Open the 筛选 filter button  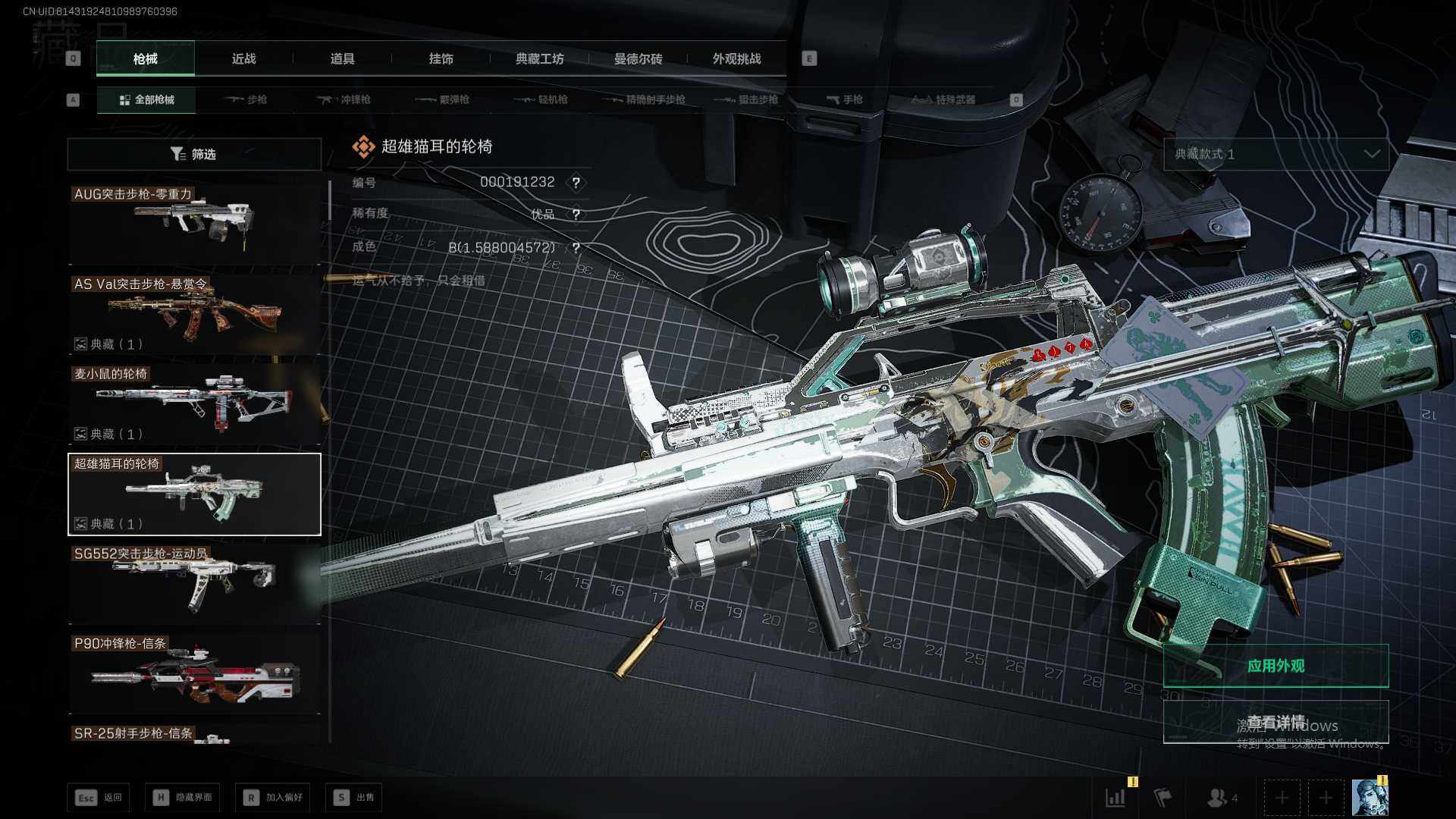click(194, 154)
